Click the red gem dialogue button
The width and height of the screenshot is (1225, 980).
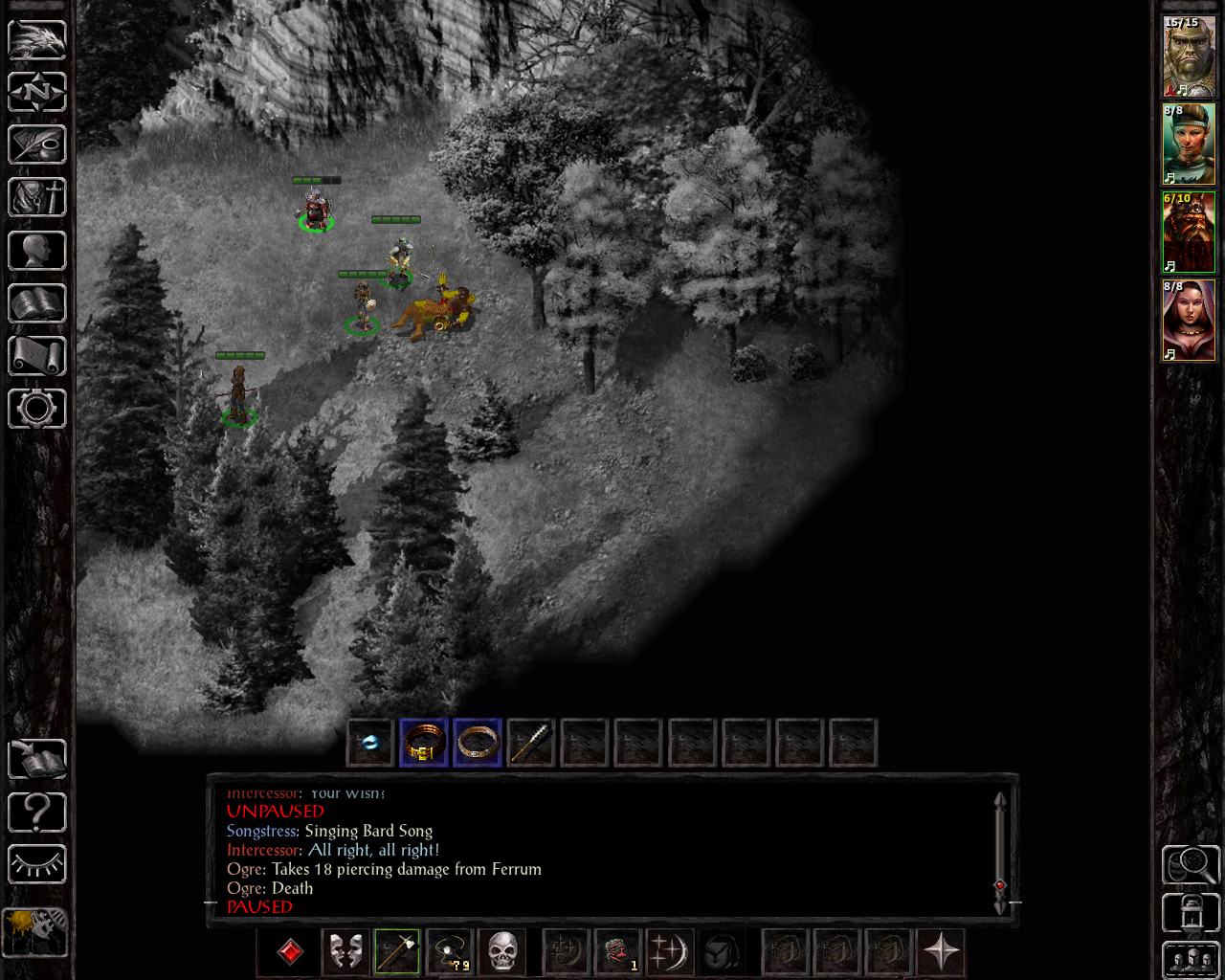click(290, 952)
